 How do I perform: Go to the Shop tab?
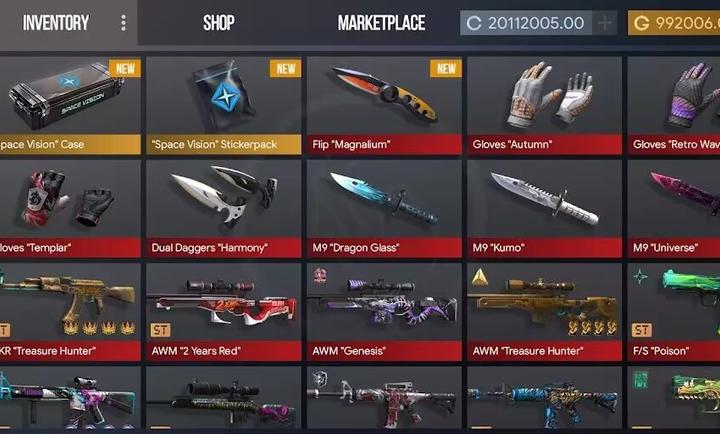pyautogui.click(x=220, y=23)
